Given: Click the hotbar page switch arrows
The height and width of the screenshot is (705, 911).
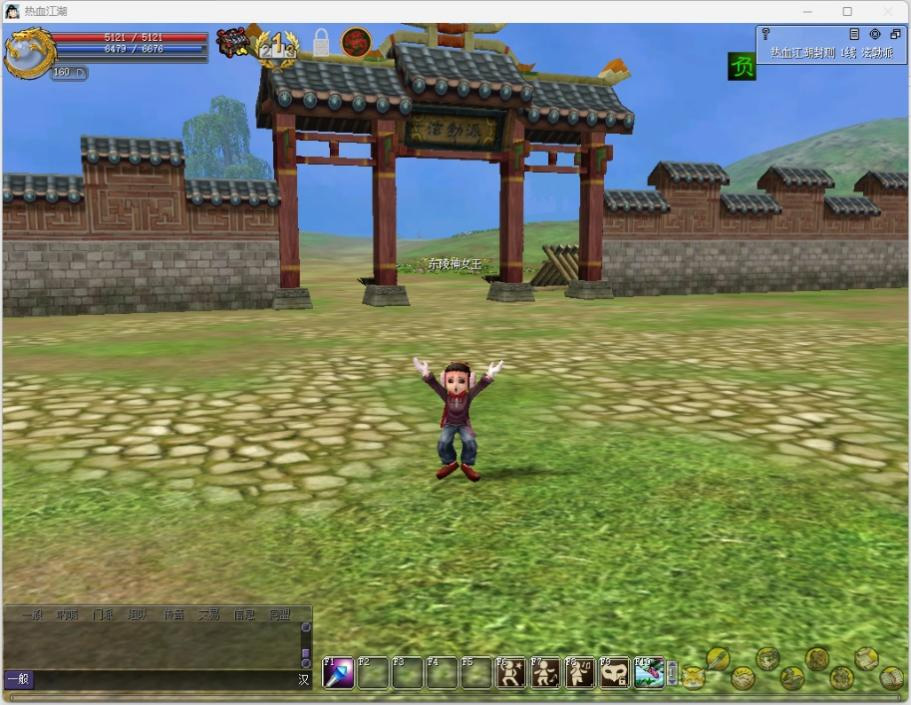Looking at the screenshot, I should tap(673, 673).
